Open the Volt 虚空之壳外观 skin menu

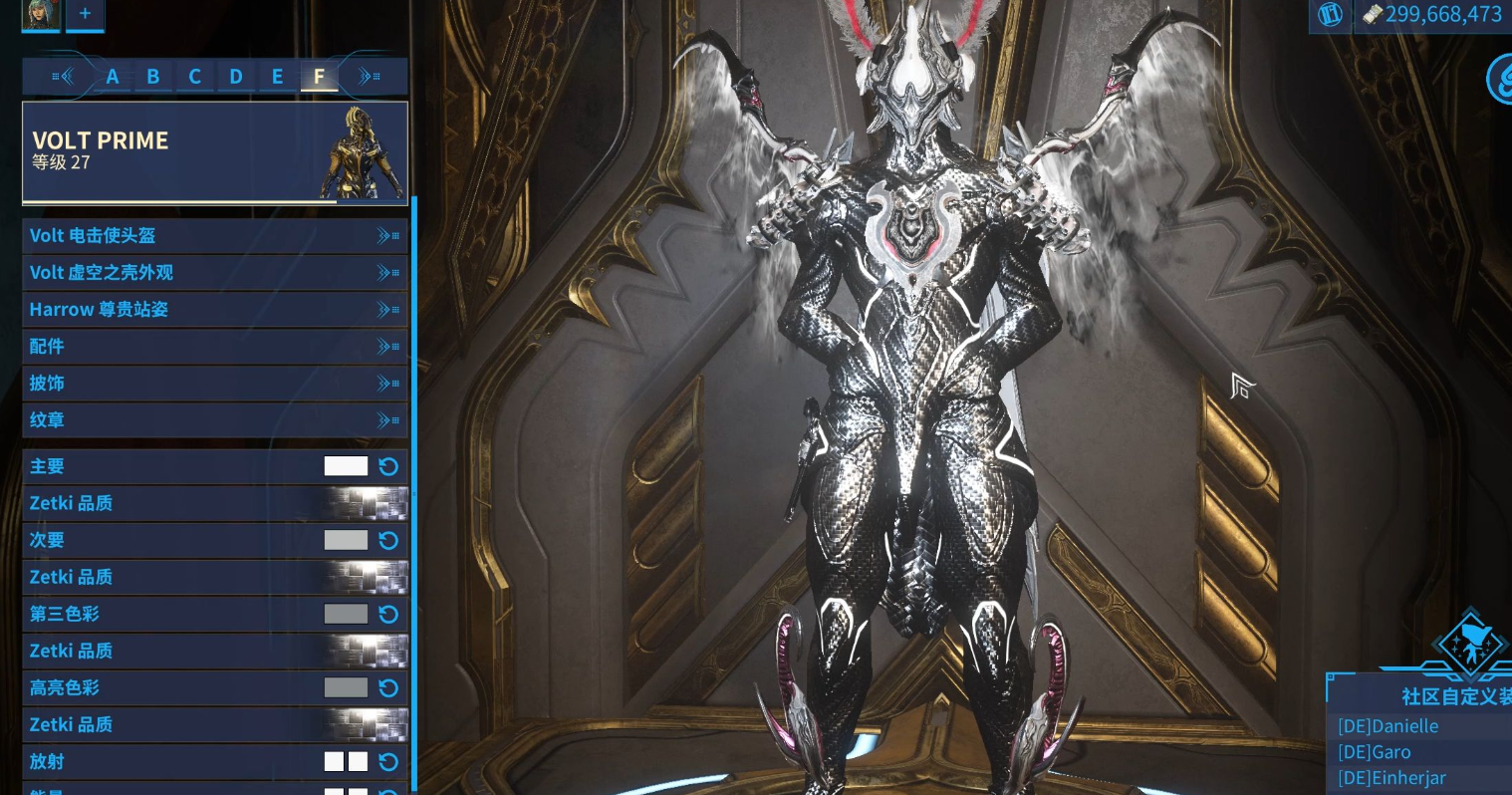[214, 273]
